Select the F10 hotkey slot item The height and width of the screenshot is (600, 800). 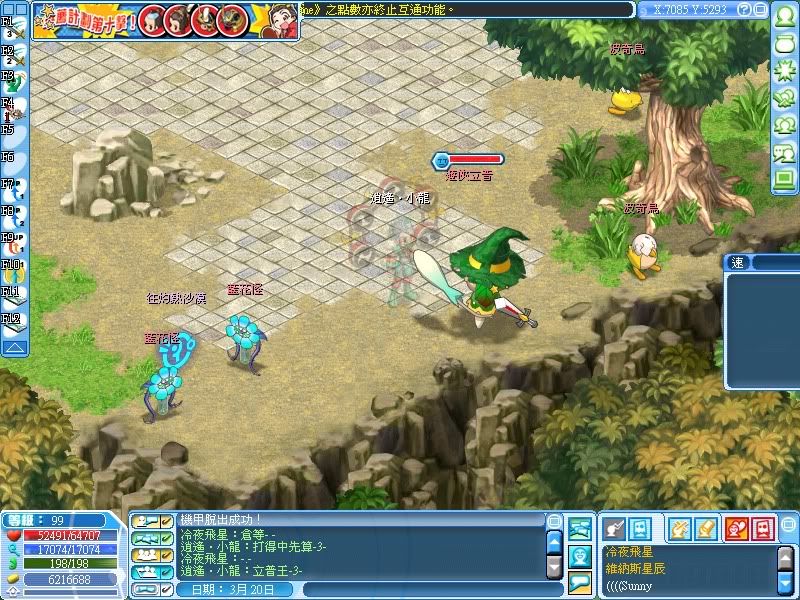tap(16, 270)
